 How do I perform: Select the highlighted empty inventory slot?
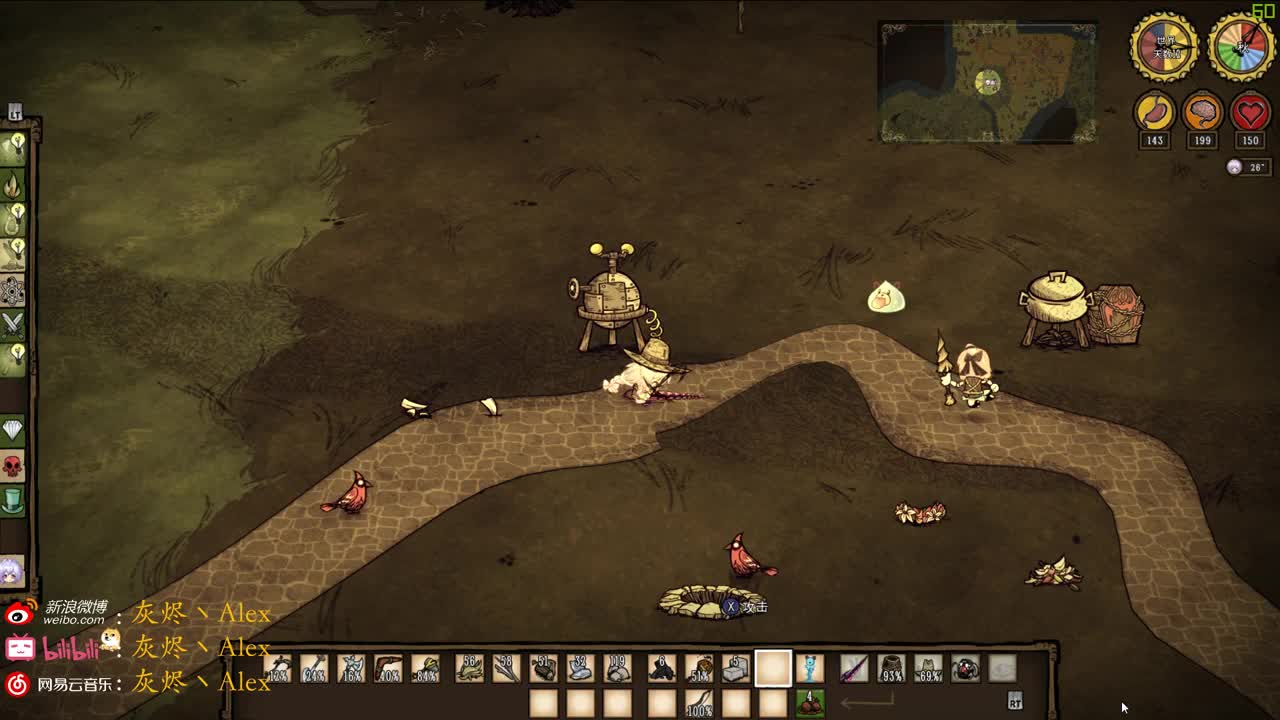772,668
